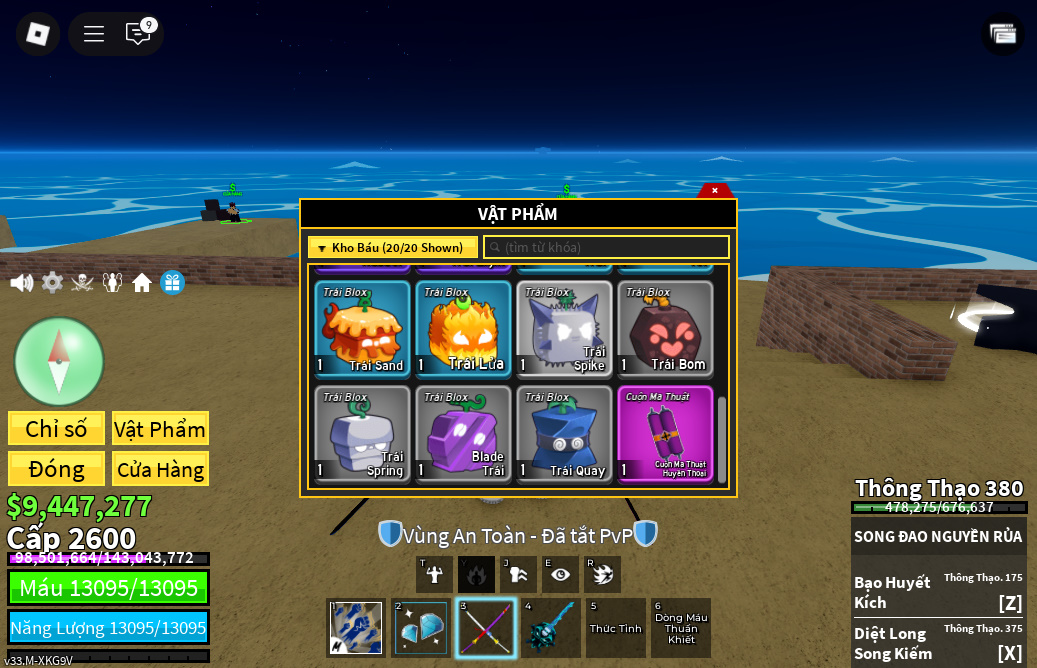Select the Trái Sand fruit slot
This screenshot has height=668, width=1037.
tap(362, 328)
